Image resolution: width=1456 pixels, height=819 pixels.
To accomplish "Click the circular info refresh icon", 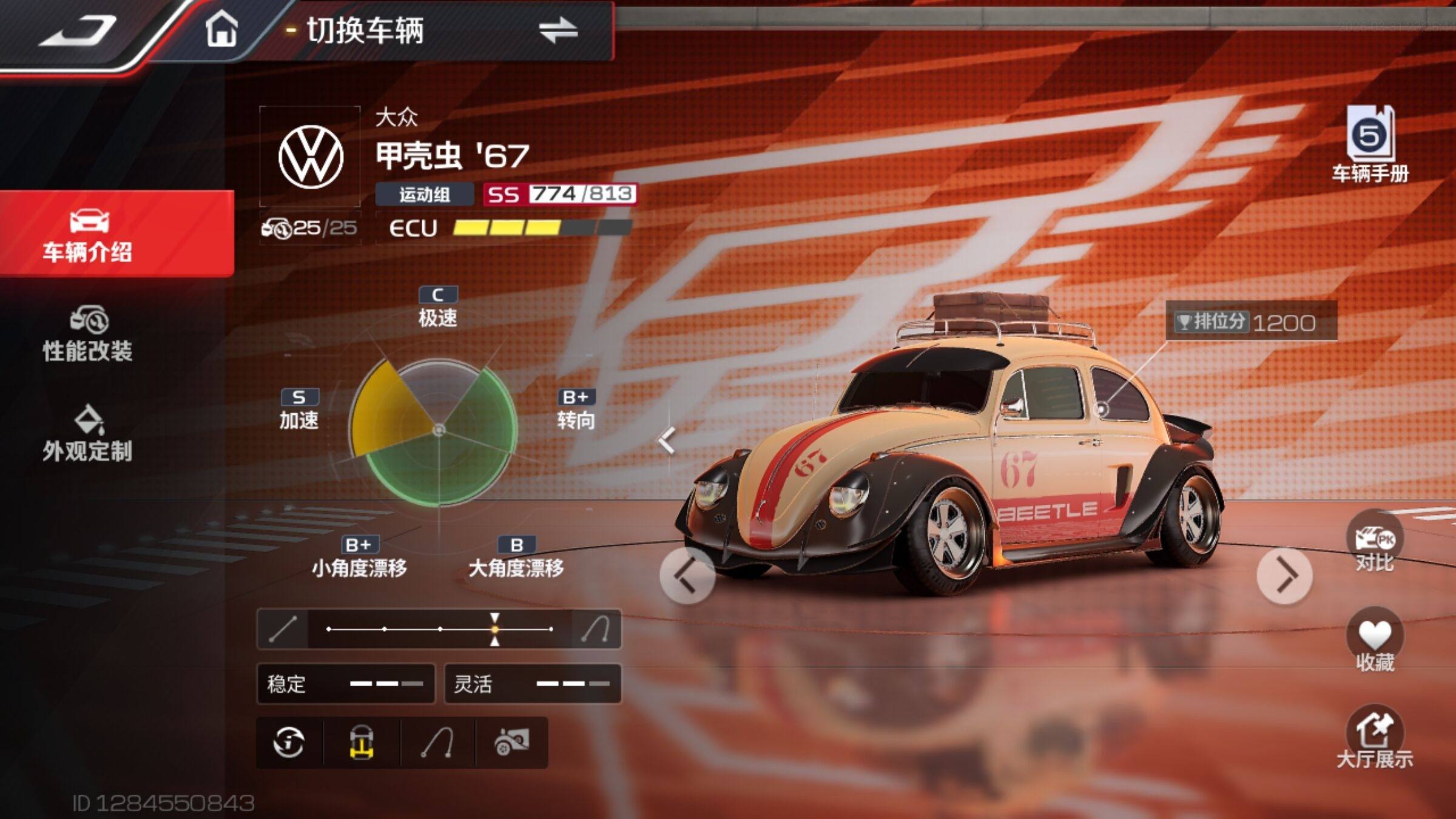I will 289,743.
